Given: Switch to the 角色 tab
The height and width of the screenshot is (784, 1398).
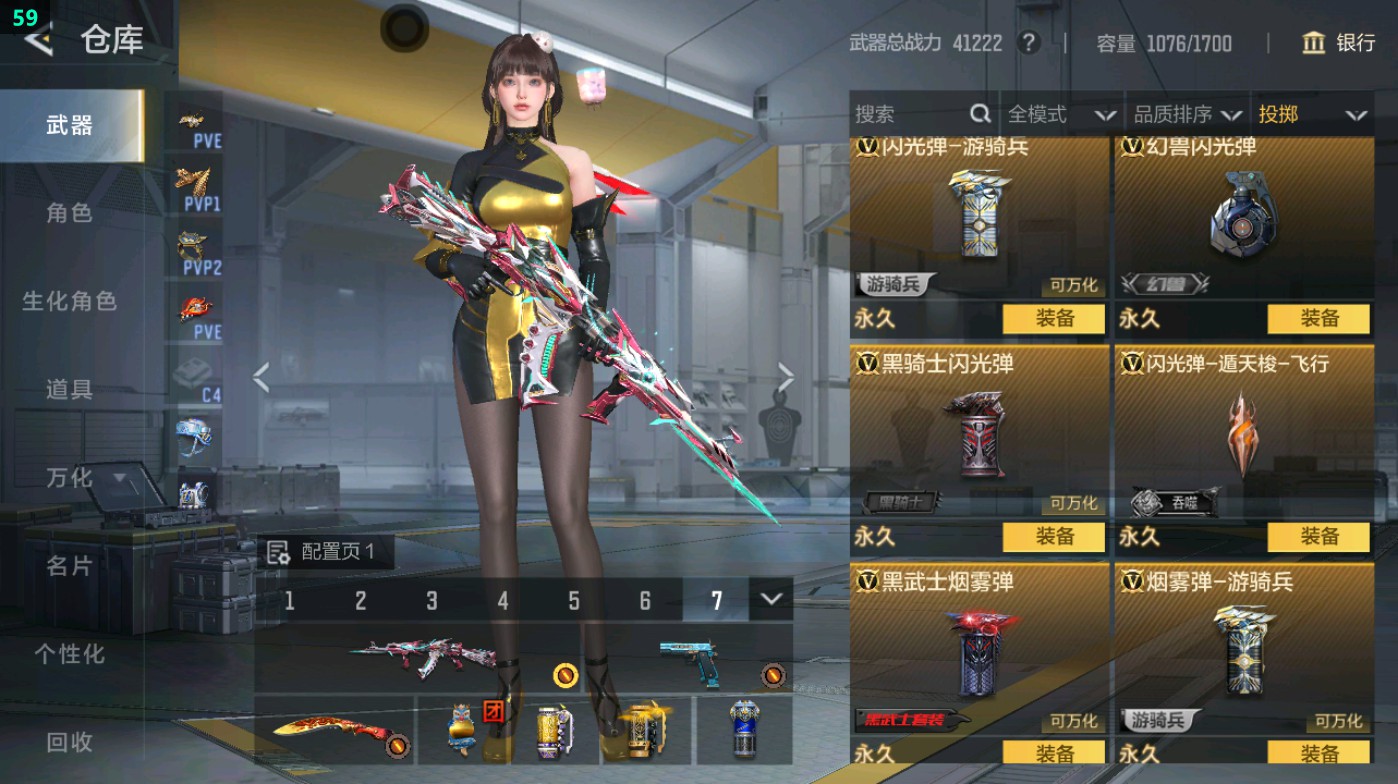Looking at the screenshot, I should tap(70, 212).
